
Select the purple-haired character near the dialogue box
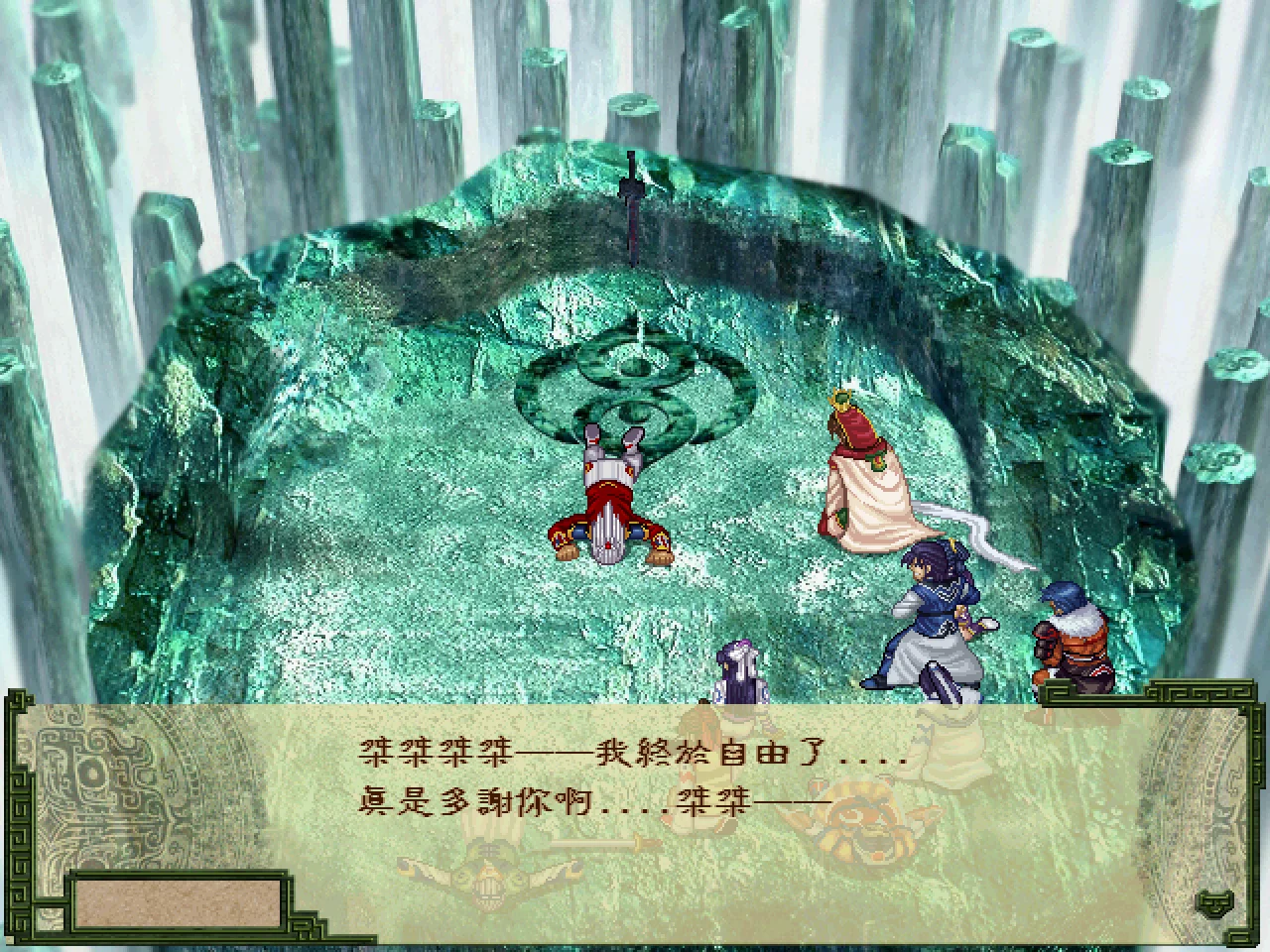coord(739,674)
